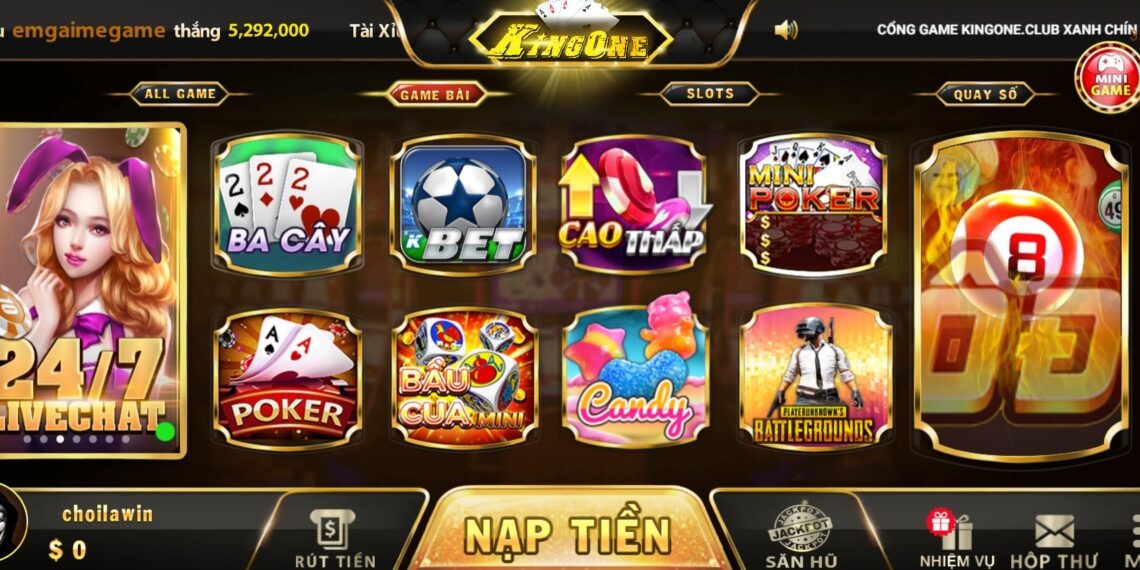Open the Battlegrounds game tile
The image size is (1140, 570).
pyautogui.click(x=814, y=378)
